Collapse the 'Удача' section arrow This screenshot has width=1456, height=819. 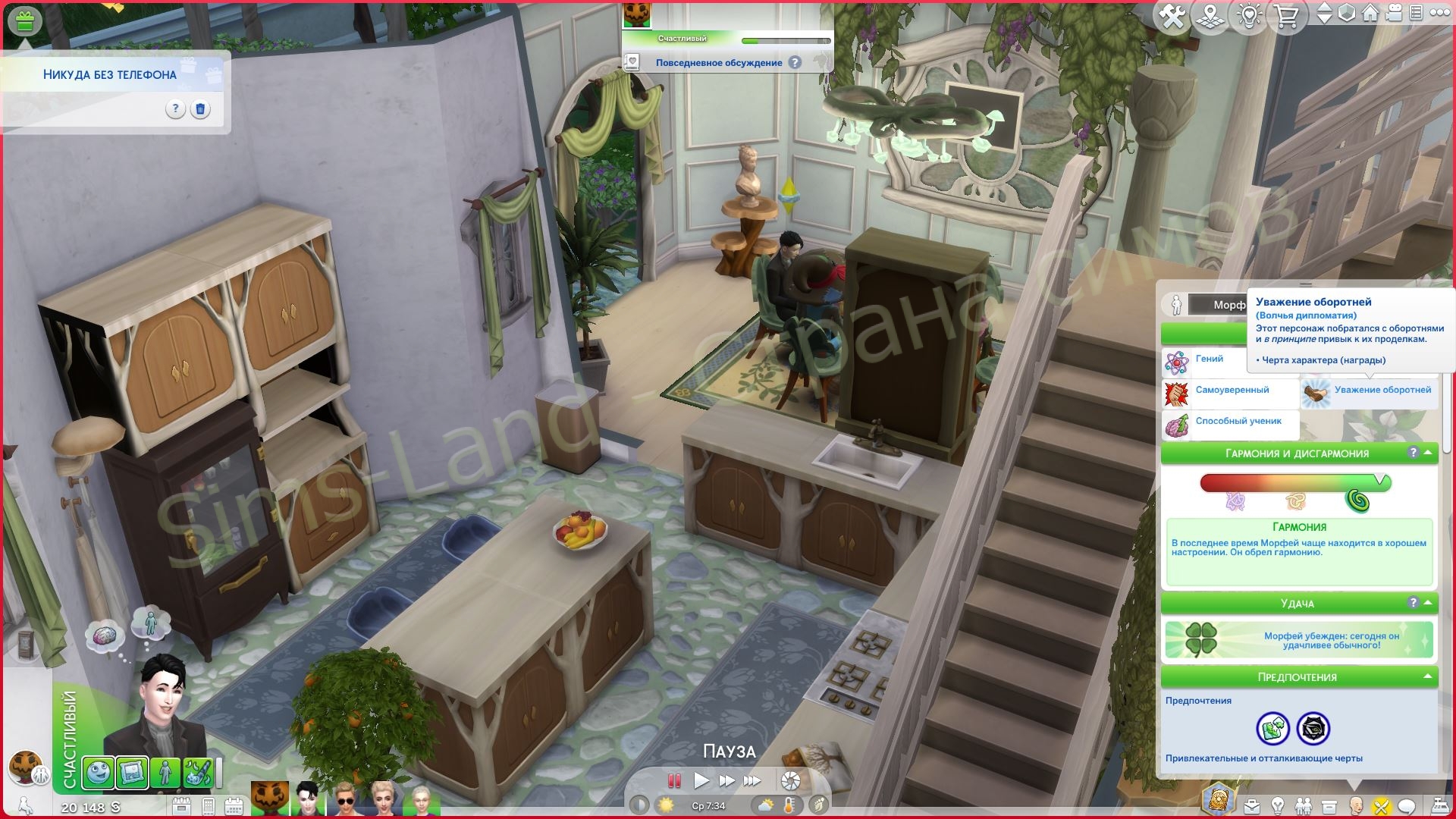point(1428,603)
